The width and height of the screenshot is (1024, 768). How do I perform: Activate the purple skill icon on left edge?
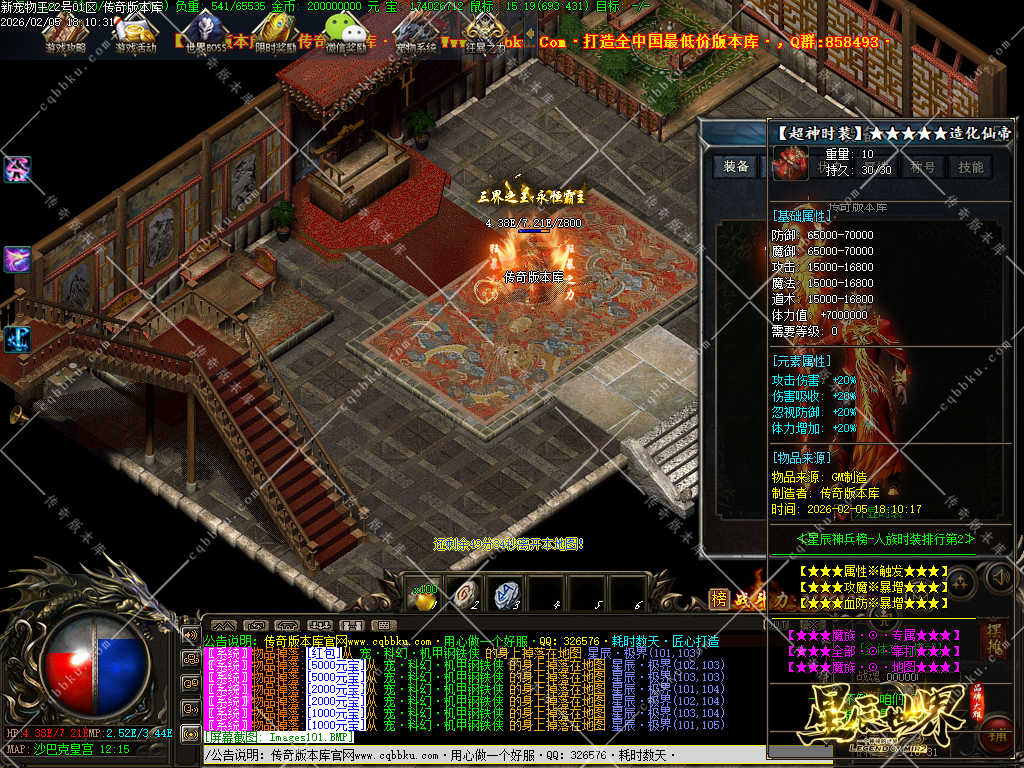17,259
